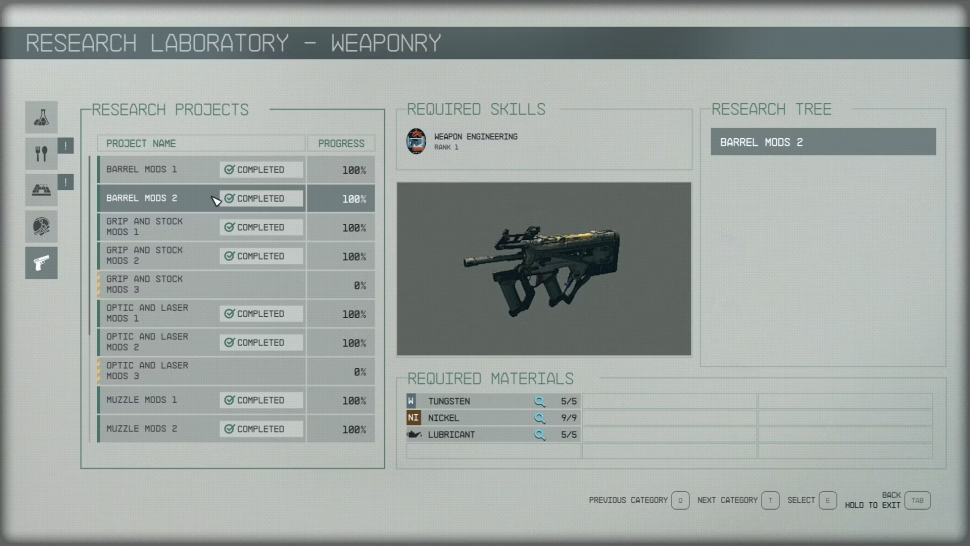Switch to the outpost development category
The image size is (970, 546).
tap(41, 190)
